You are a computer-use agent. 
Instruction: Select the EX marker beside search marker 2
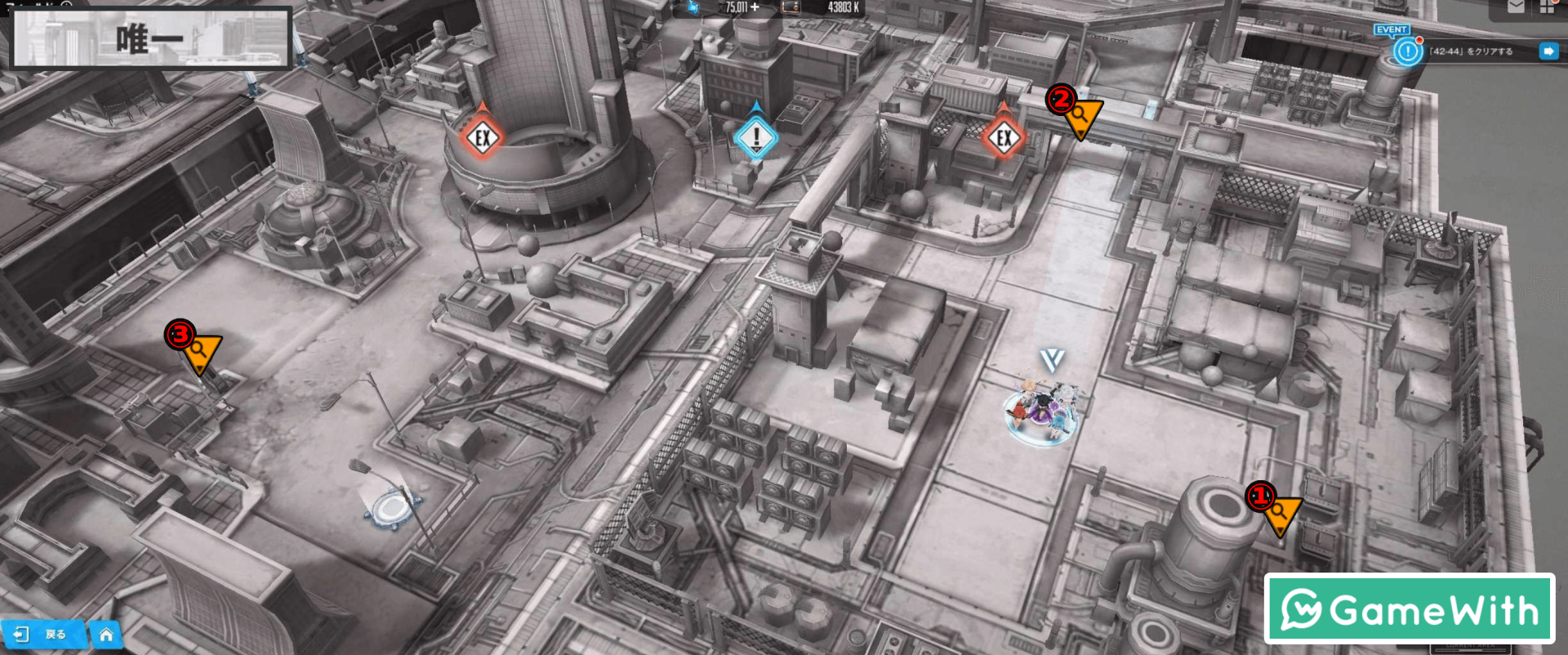1004,137
